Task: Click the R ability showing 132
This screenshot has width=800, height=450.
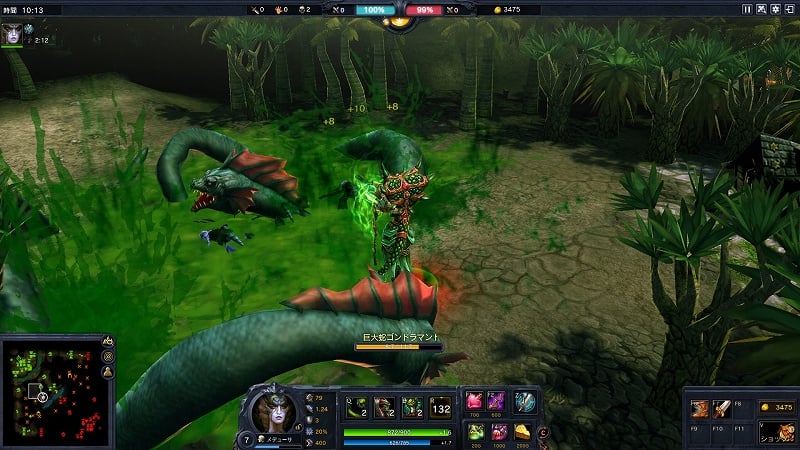Action: (440, 406)
